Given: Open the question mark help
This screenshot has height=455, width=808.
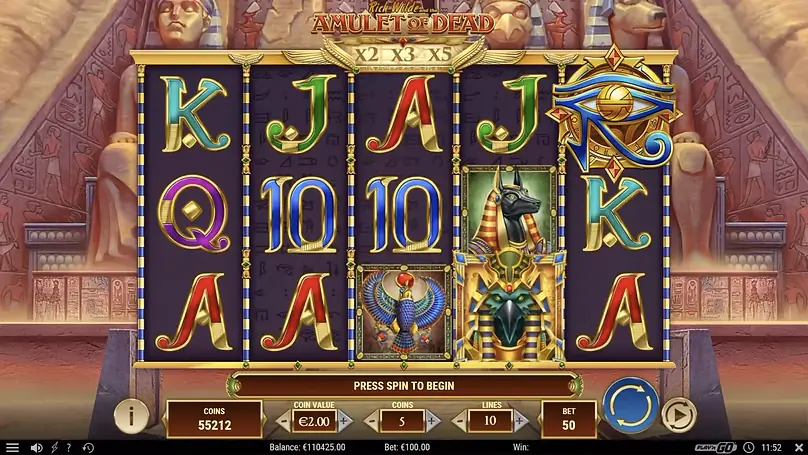Looking at the screenshot, I should pos(71,447).
